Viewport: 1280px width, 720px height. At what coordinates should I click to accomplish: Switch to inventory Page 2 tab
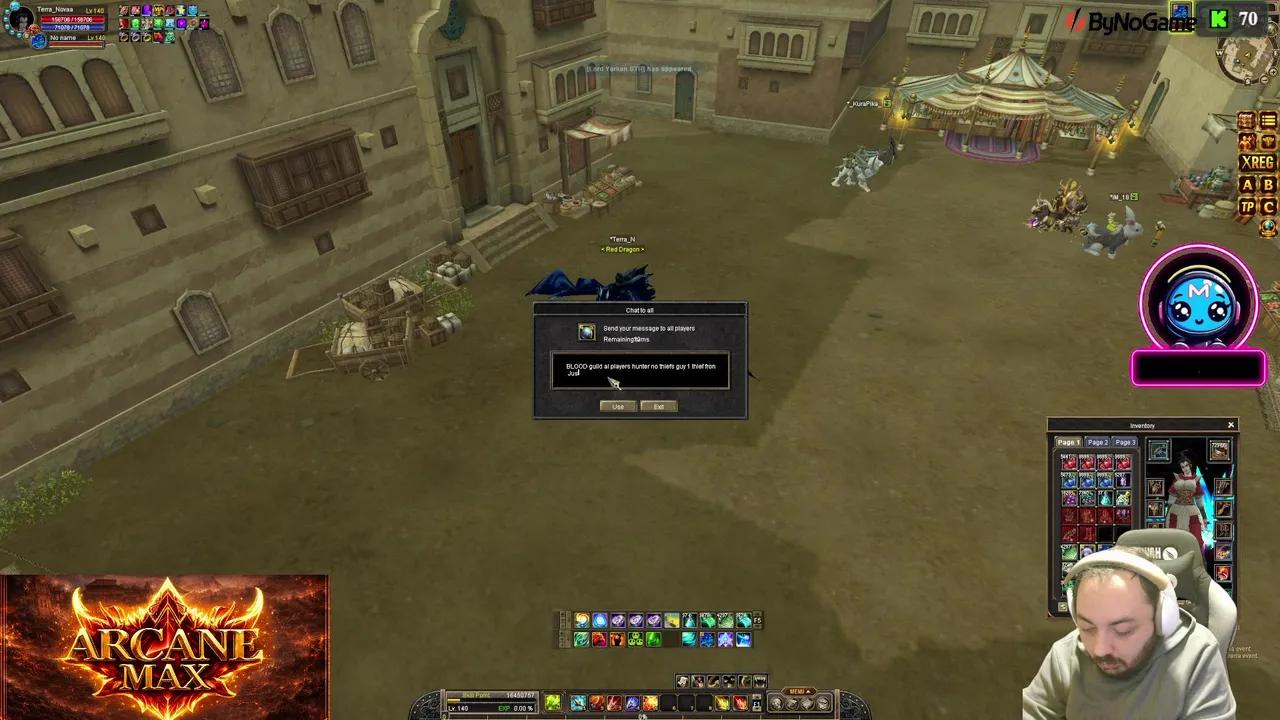click(1096, 441)
